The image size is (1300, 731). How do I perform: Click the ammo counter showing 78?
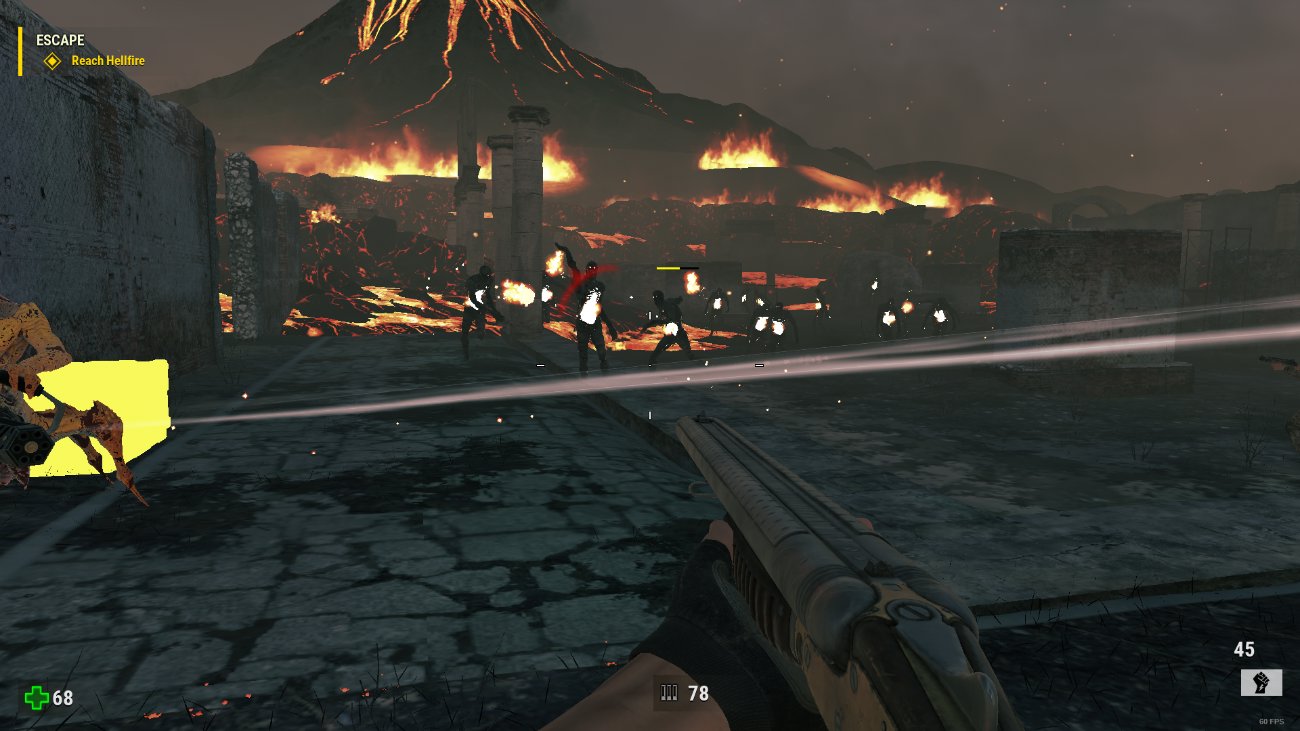[x=700, y=693]
